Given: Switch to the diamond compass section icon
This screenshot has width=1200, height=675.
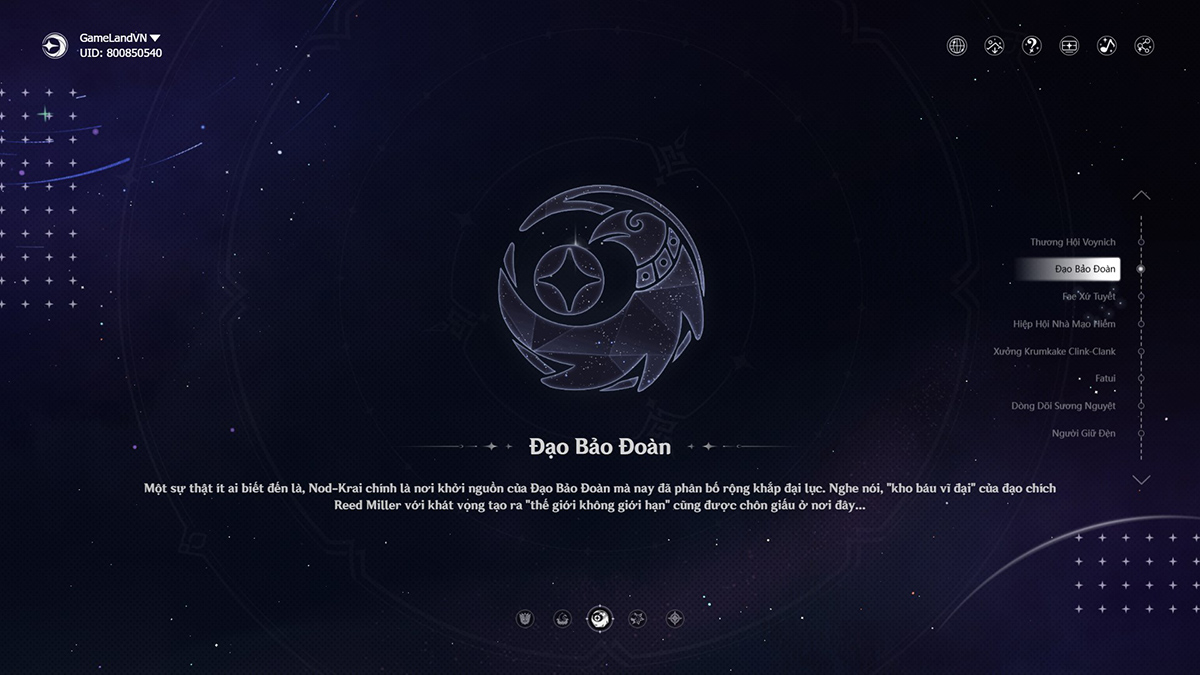Looking at the screenshot, I should tap(675, 619).
